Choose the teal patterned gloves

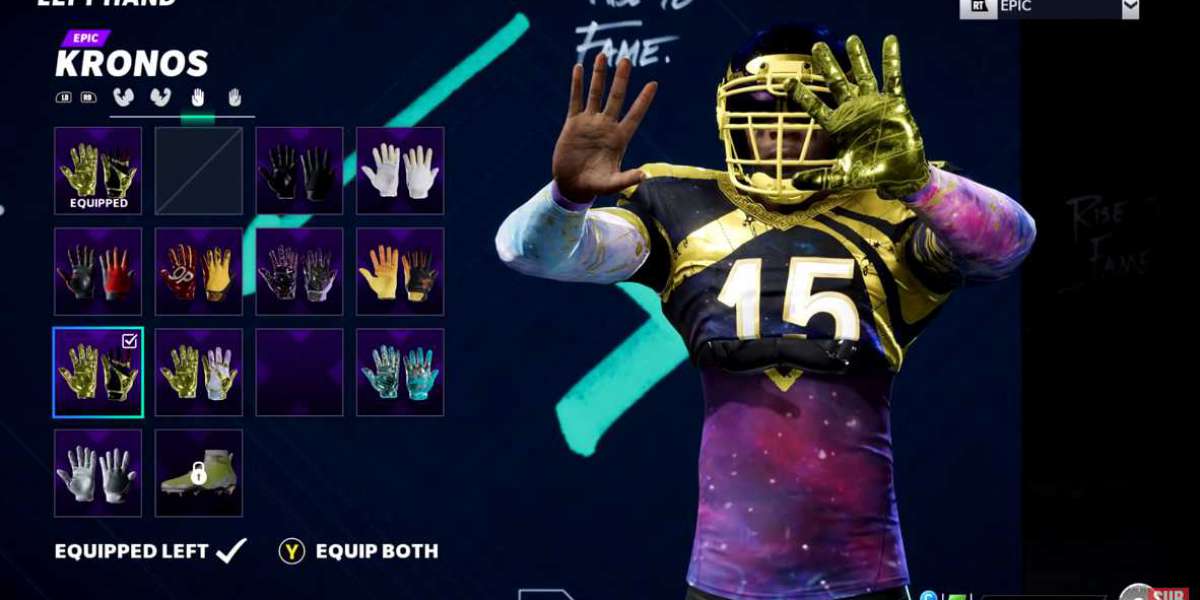point(400,372)
